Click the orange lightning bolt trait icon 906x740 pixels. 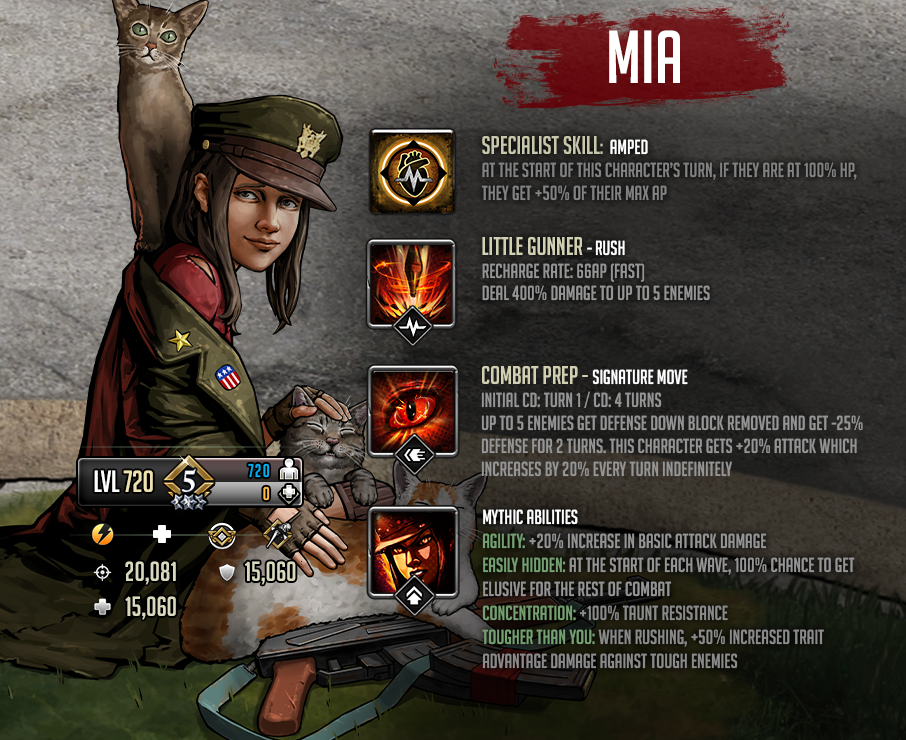tap(102, 534)
